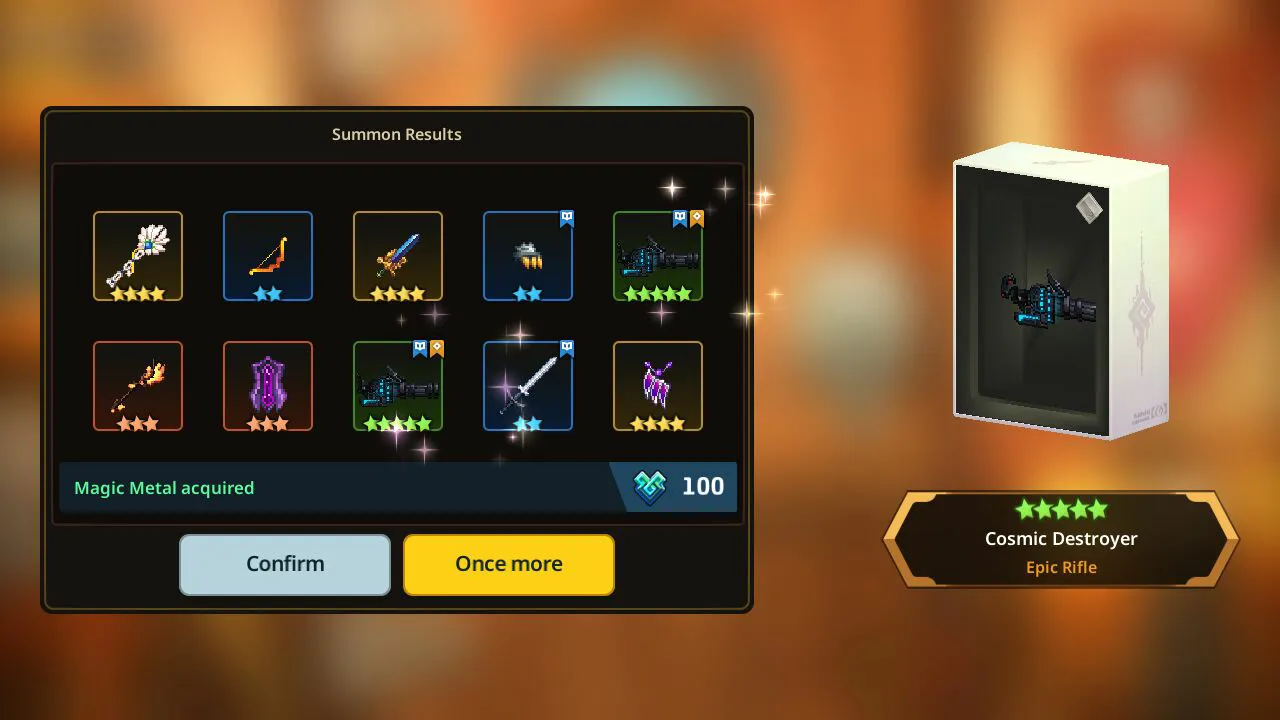Summon again with Once more

(x=508, y=564)
